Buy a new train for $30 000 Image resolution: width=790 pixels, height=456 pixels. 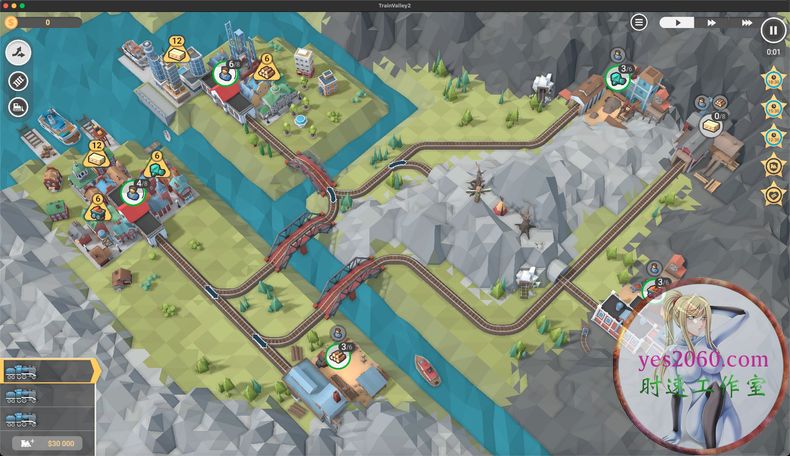(48, 443)
